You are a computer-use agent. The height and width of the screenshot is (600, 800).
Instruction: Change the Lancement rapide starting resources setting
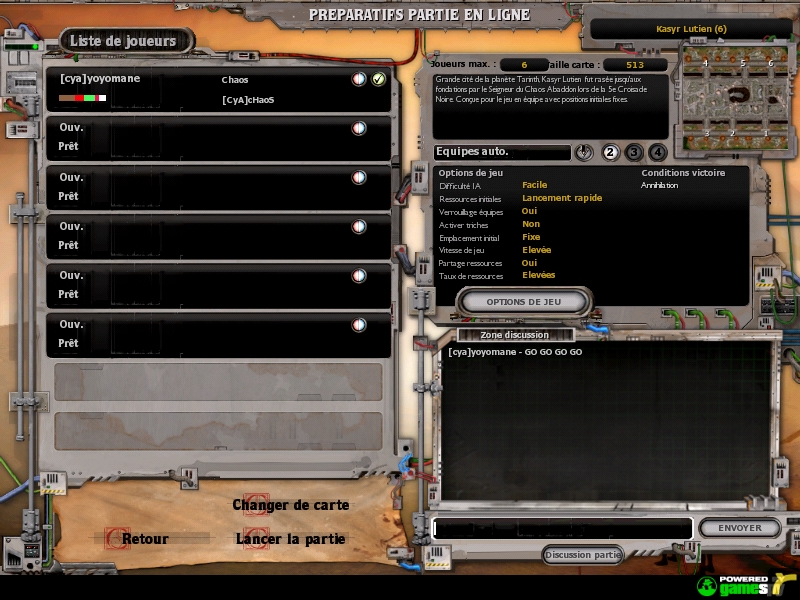click(x=561, y=198)
